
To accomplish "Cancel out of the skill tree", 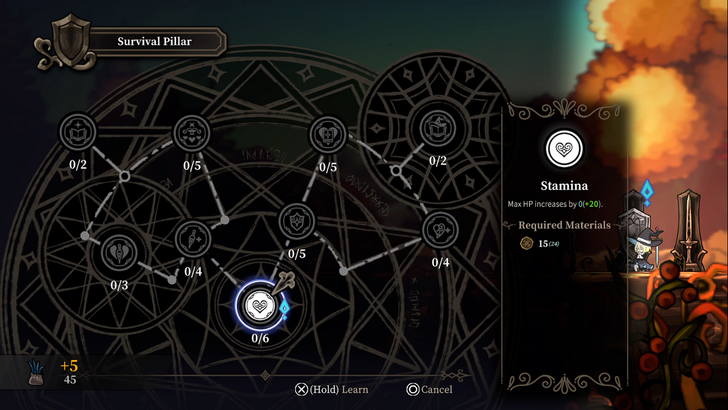I will point(429,389).
